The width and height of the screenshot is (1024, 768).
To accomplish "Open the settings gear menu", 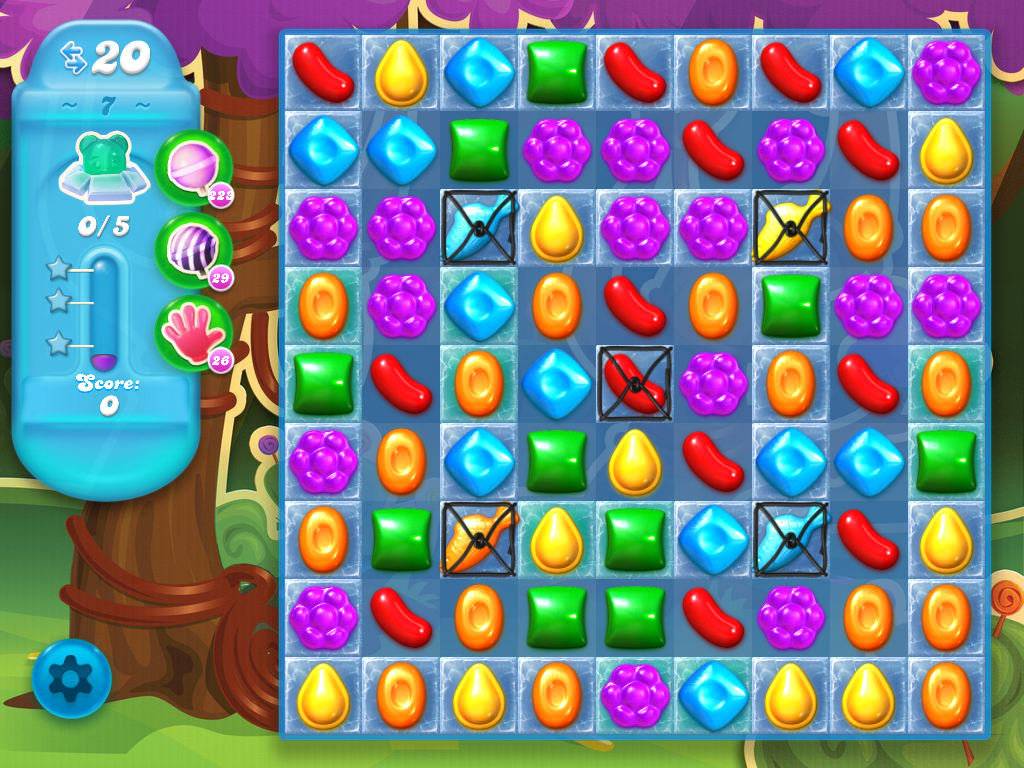I will point(70,680).
